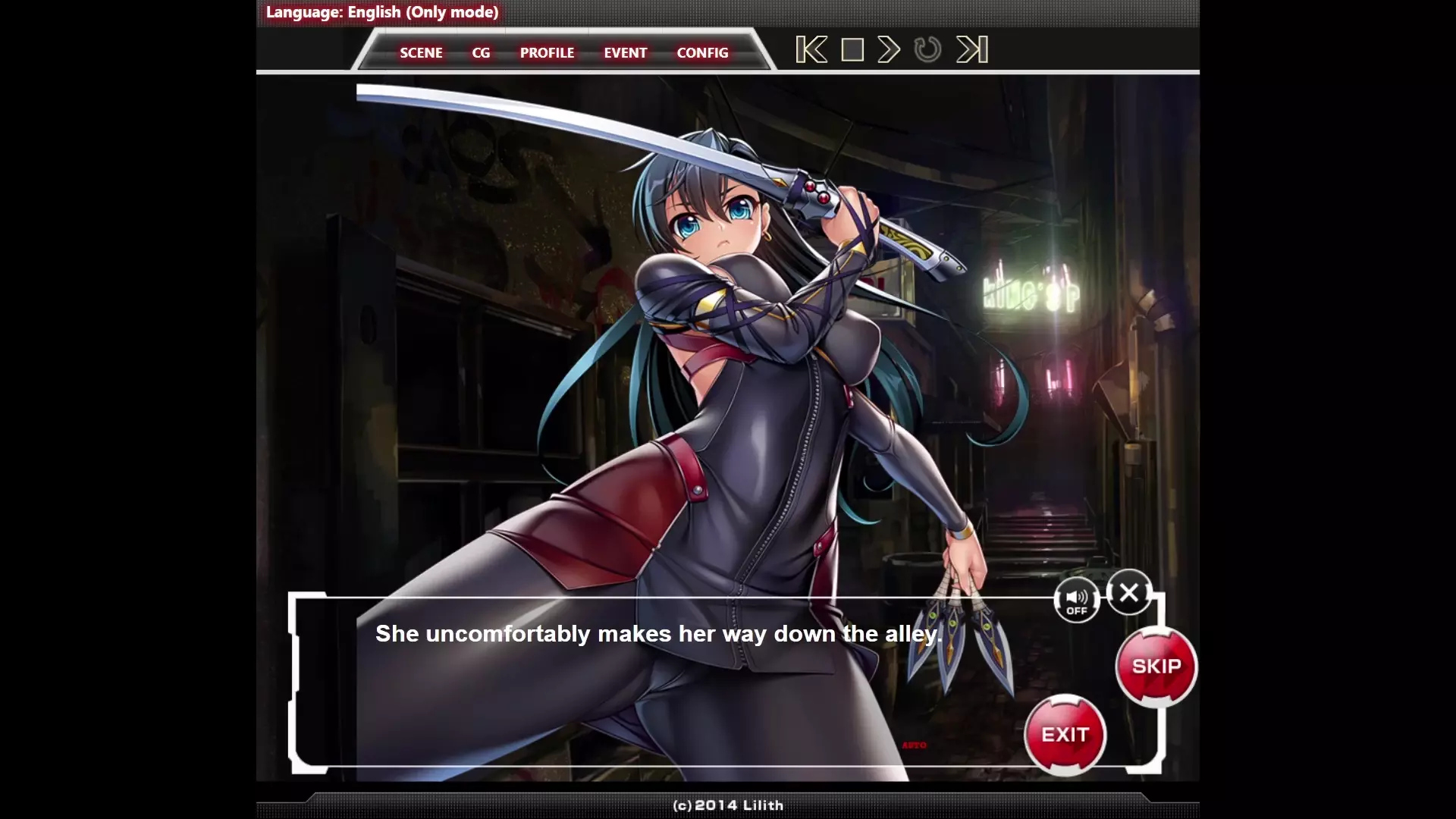Screen dimensions: 1456x819
Task: Open the EVENT tab
Action: [x=625, y=53]
